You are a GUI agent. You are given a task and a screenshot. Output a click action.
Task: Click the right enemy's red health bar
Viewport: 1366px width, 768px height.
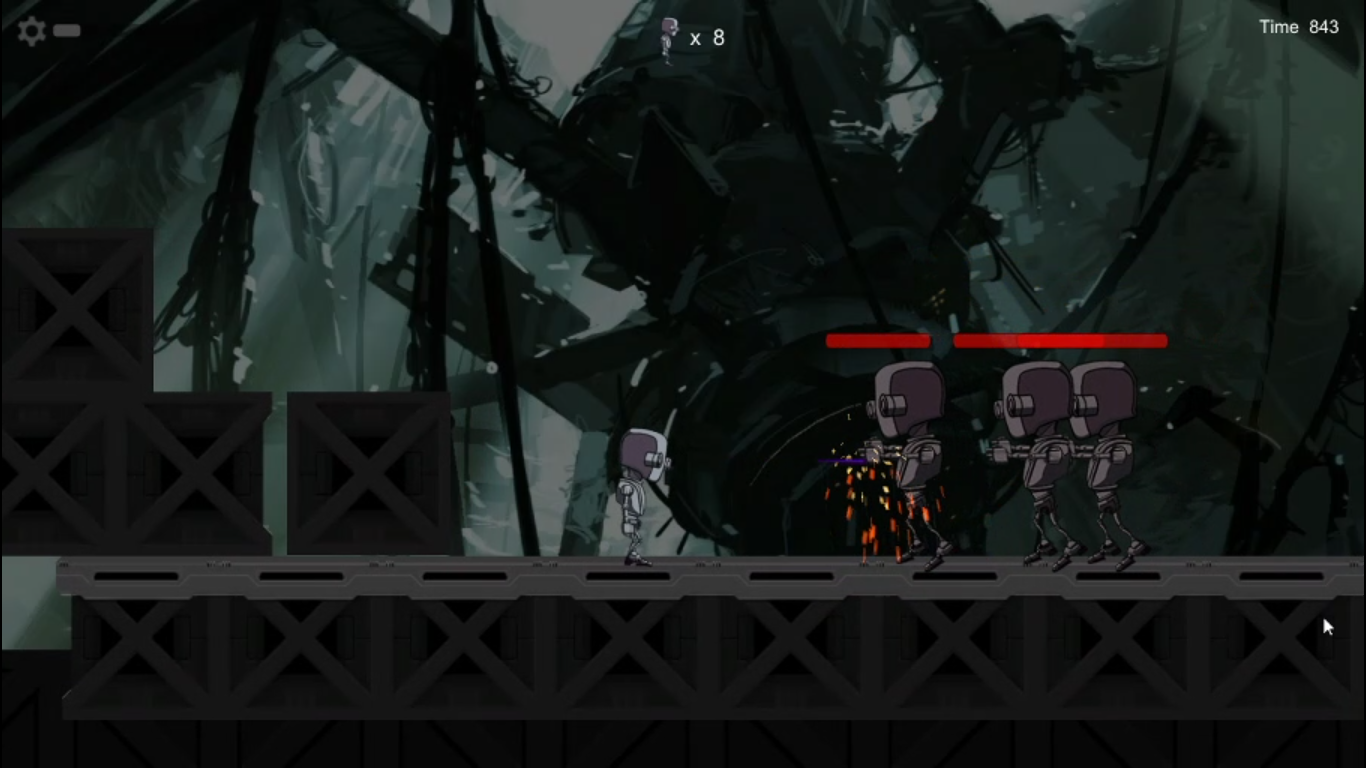[x=1060, y=341]
